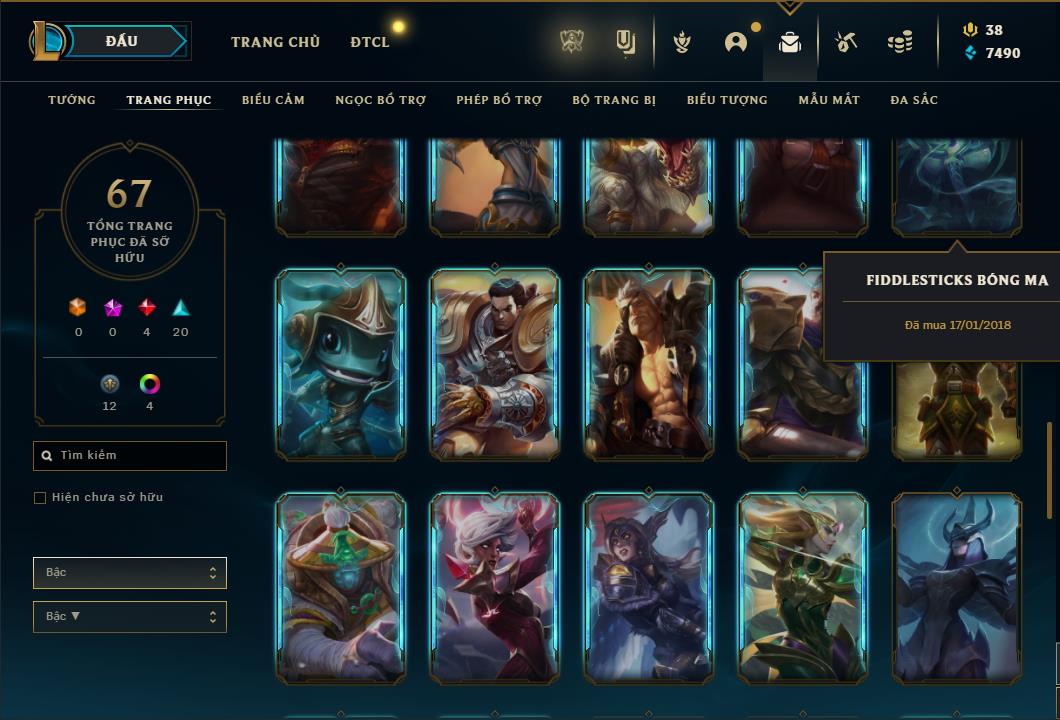Show the BỘ TRANG BỊ tab
1060x720 pixels.
(x=614, y=100)
